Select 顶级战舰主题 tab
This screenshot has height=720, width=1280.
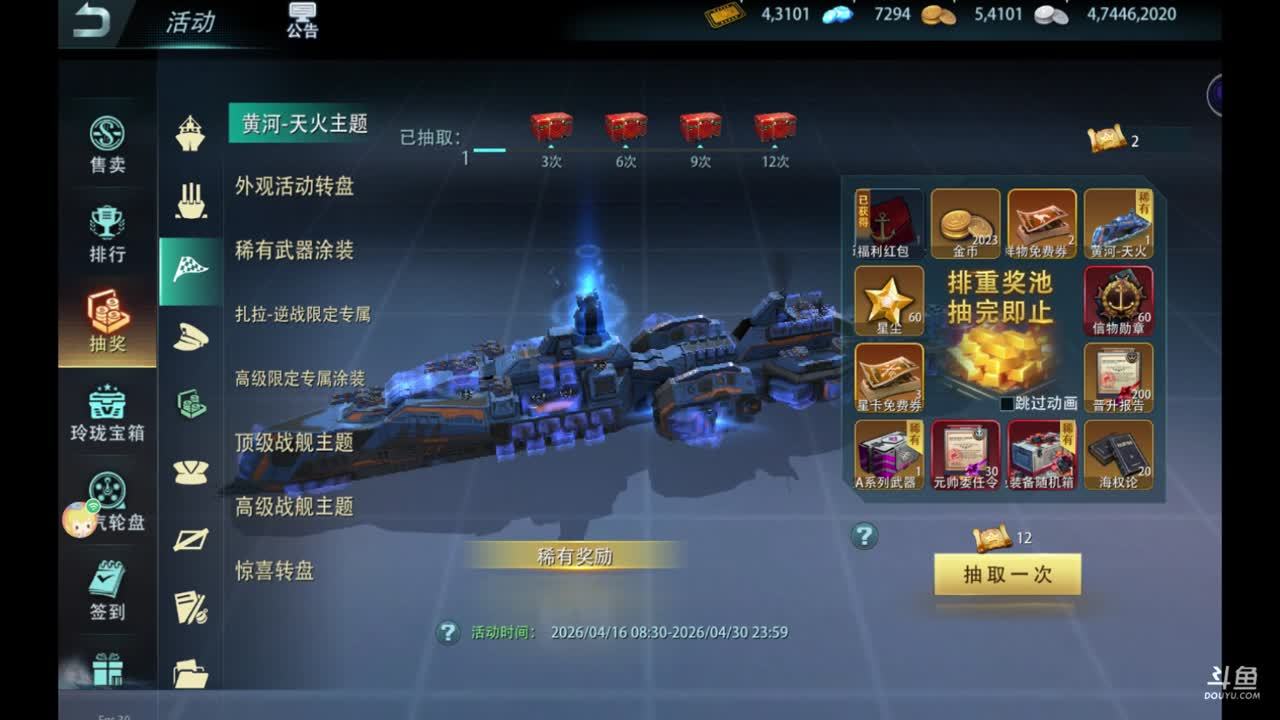tap(294, 442)
